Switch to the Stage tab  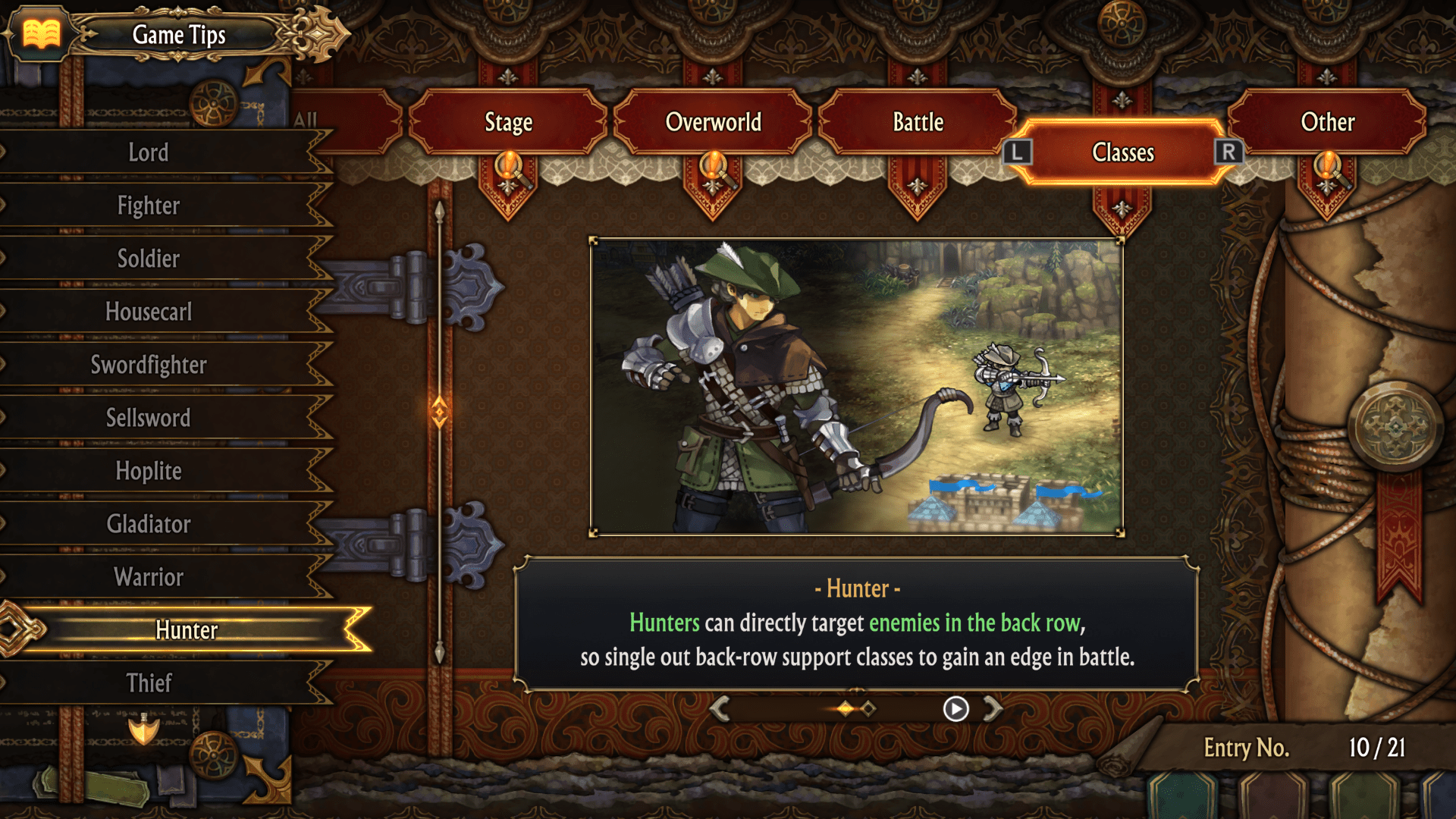pos(508,122)
